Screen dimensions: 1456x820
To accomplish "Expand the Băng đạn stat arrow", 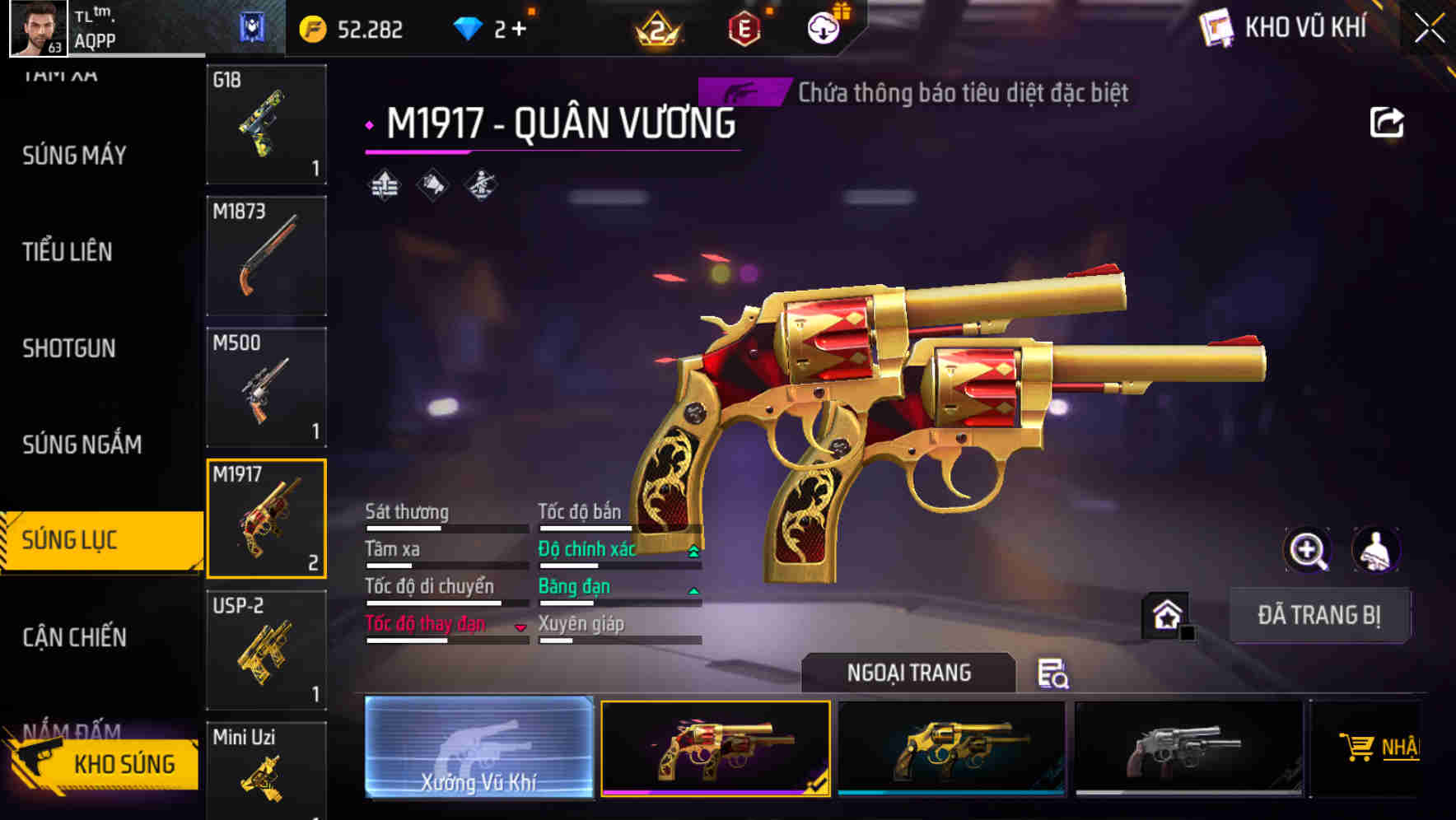I will 692,590.
